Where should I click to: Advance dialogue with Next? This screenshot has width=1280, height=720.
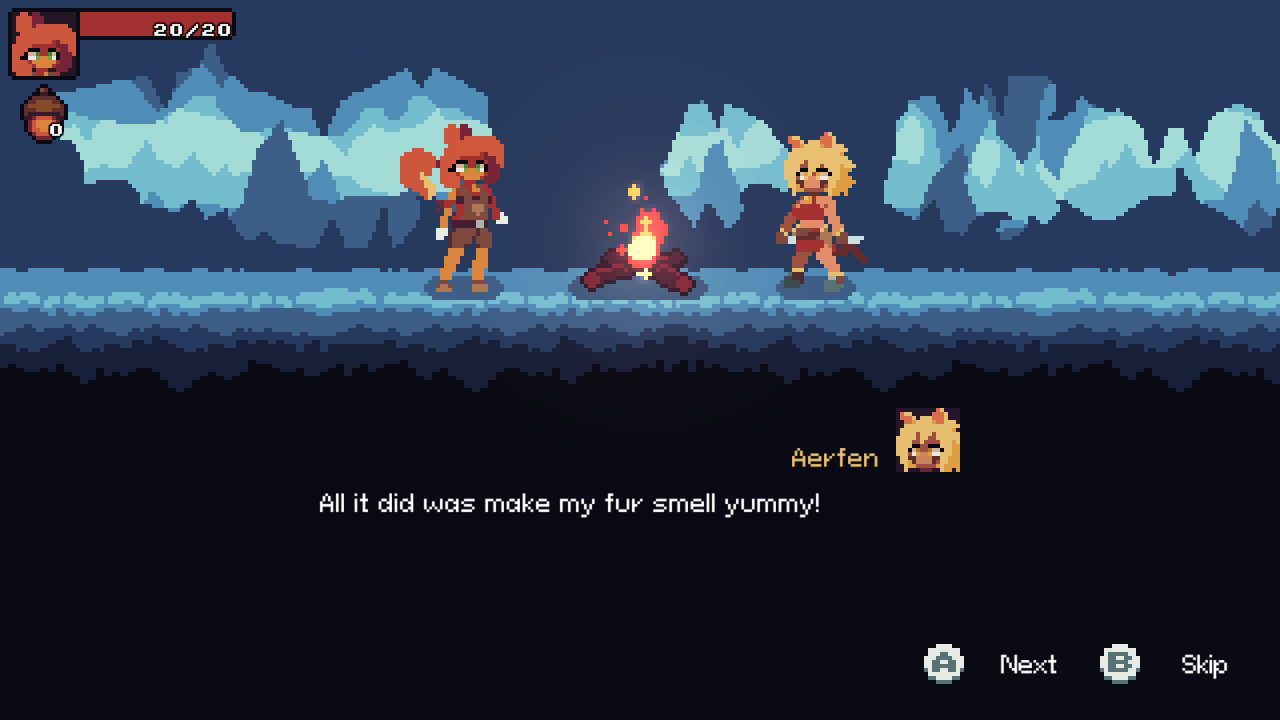(x=1029, y=664)
